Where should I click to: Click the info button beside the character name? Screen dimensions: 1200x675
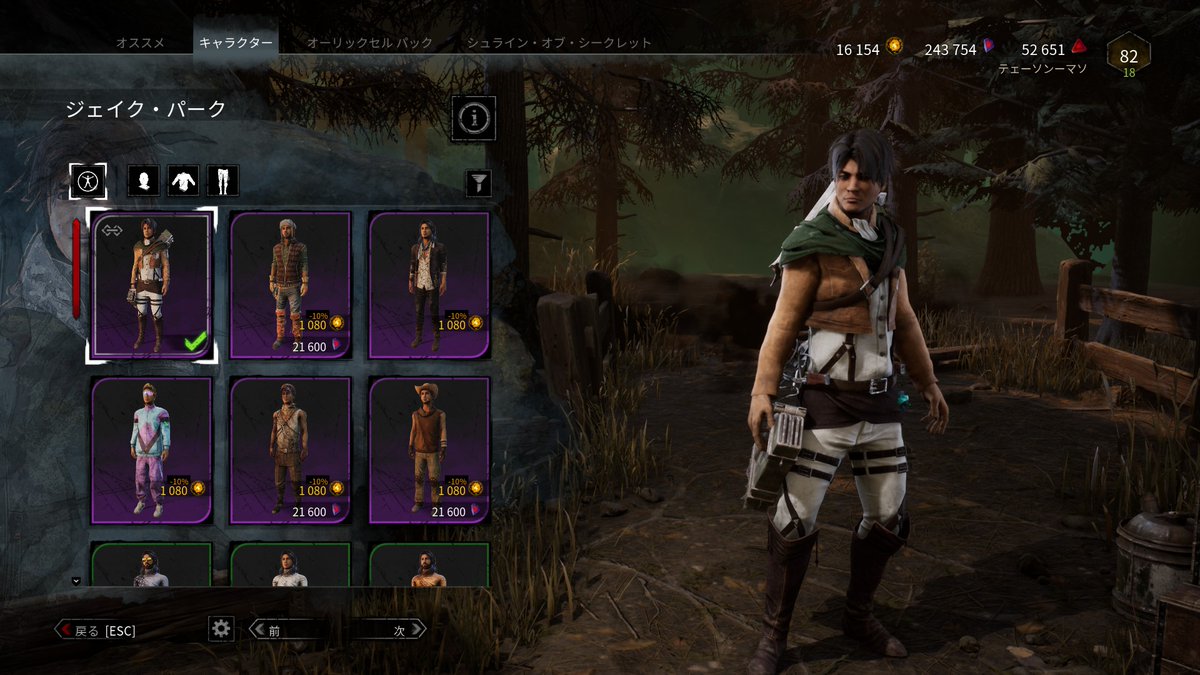coord(474,119)
